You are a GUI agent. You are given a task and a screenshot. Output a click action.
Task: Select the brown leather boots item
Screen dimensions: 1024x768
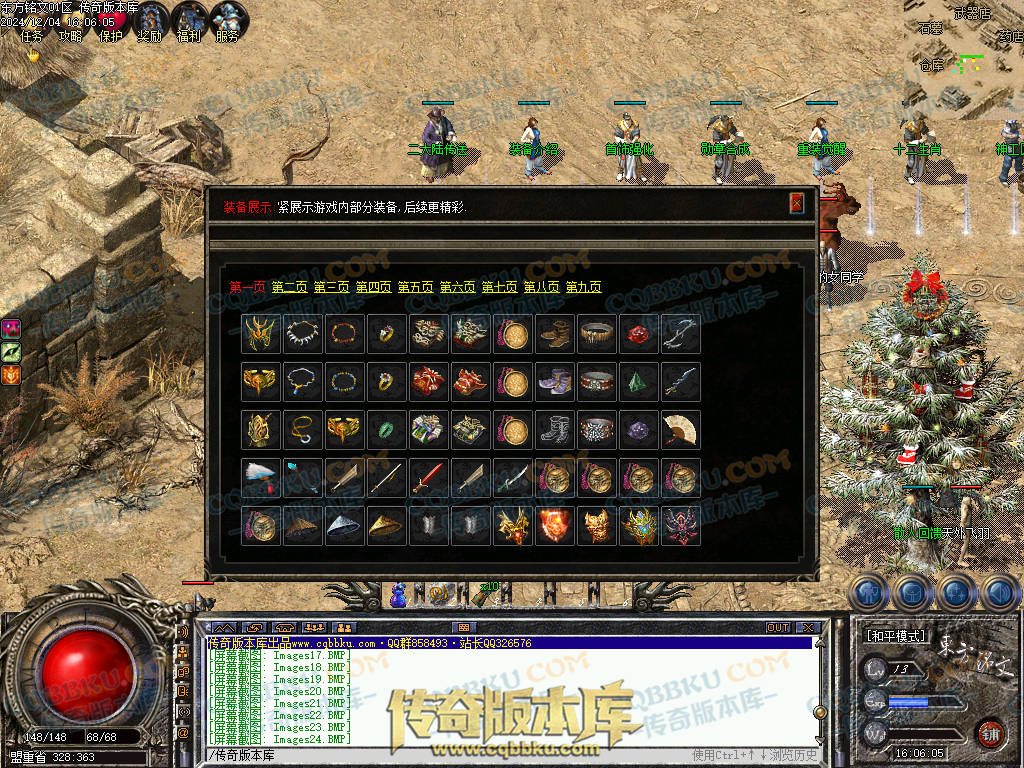tap(554, 334)
